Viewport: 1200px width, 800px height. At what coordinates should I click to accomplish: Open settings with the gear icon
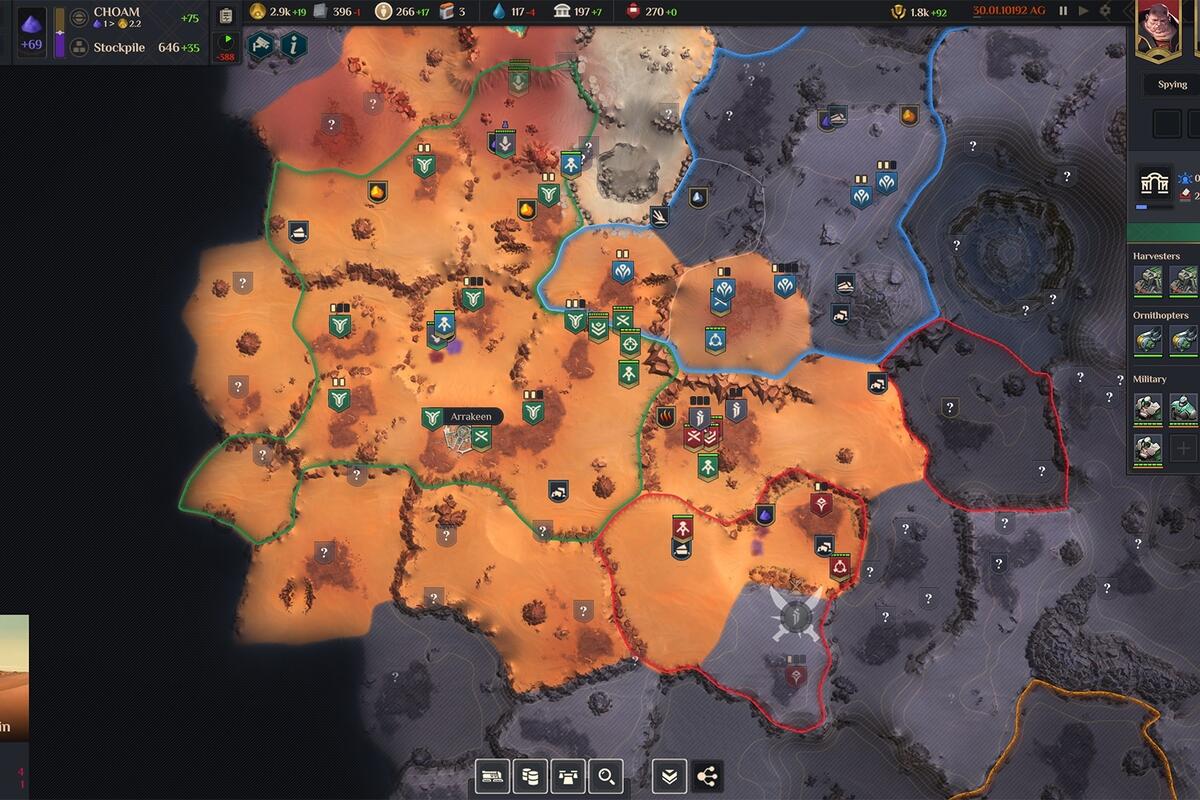coord(1105,11)
